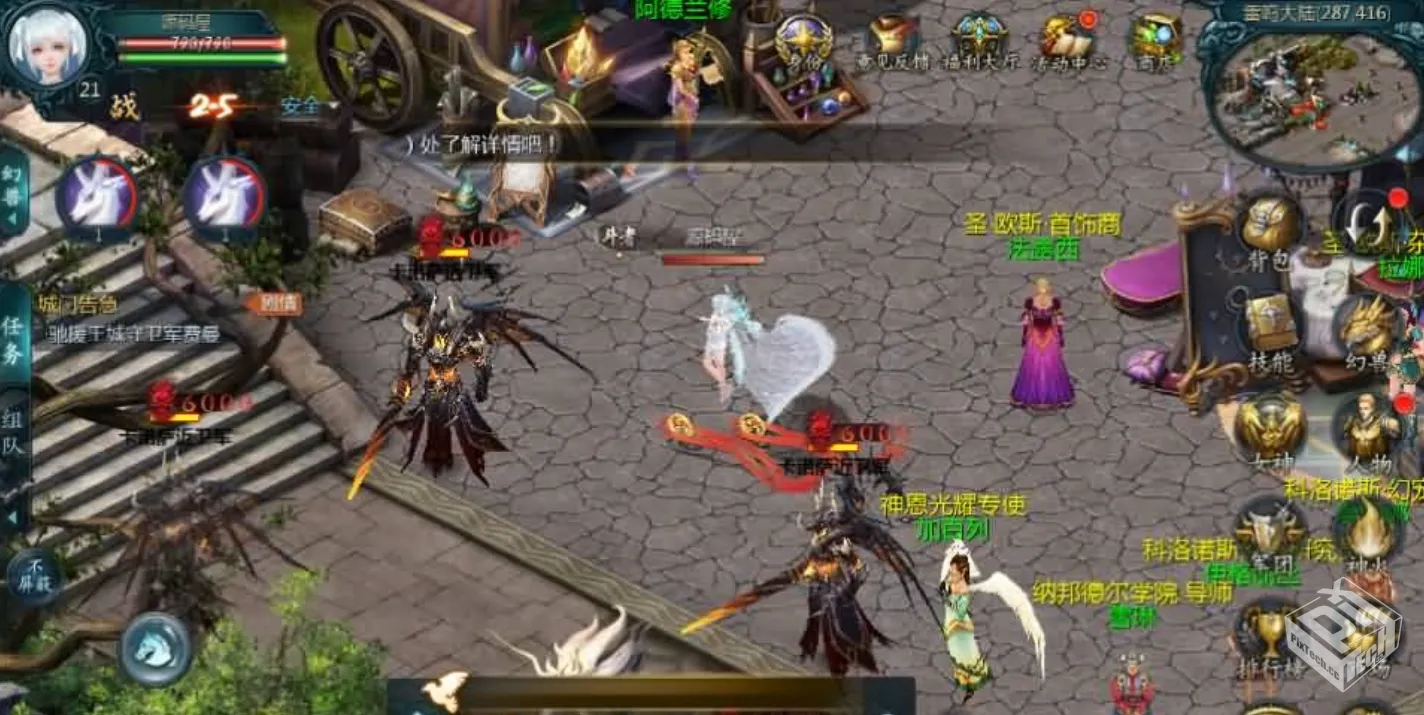The height and width of the screenshot is (715, 1424).
Task: Open the 活动中心 activity center
Action: pyautogui.click(x=1066, y=40)
